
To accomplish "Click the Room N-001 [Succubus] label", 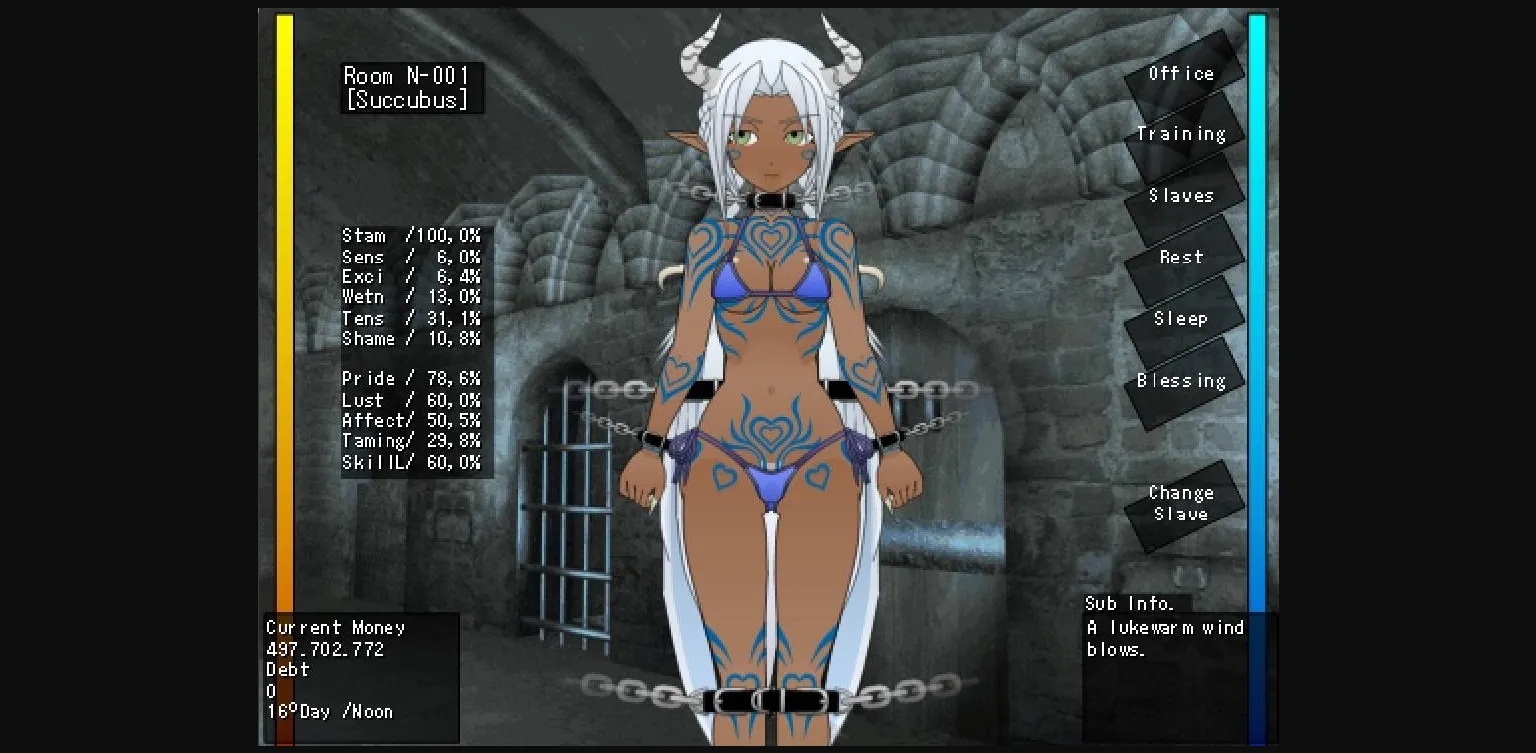I will [410, 86].
